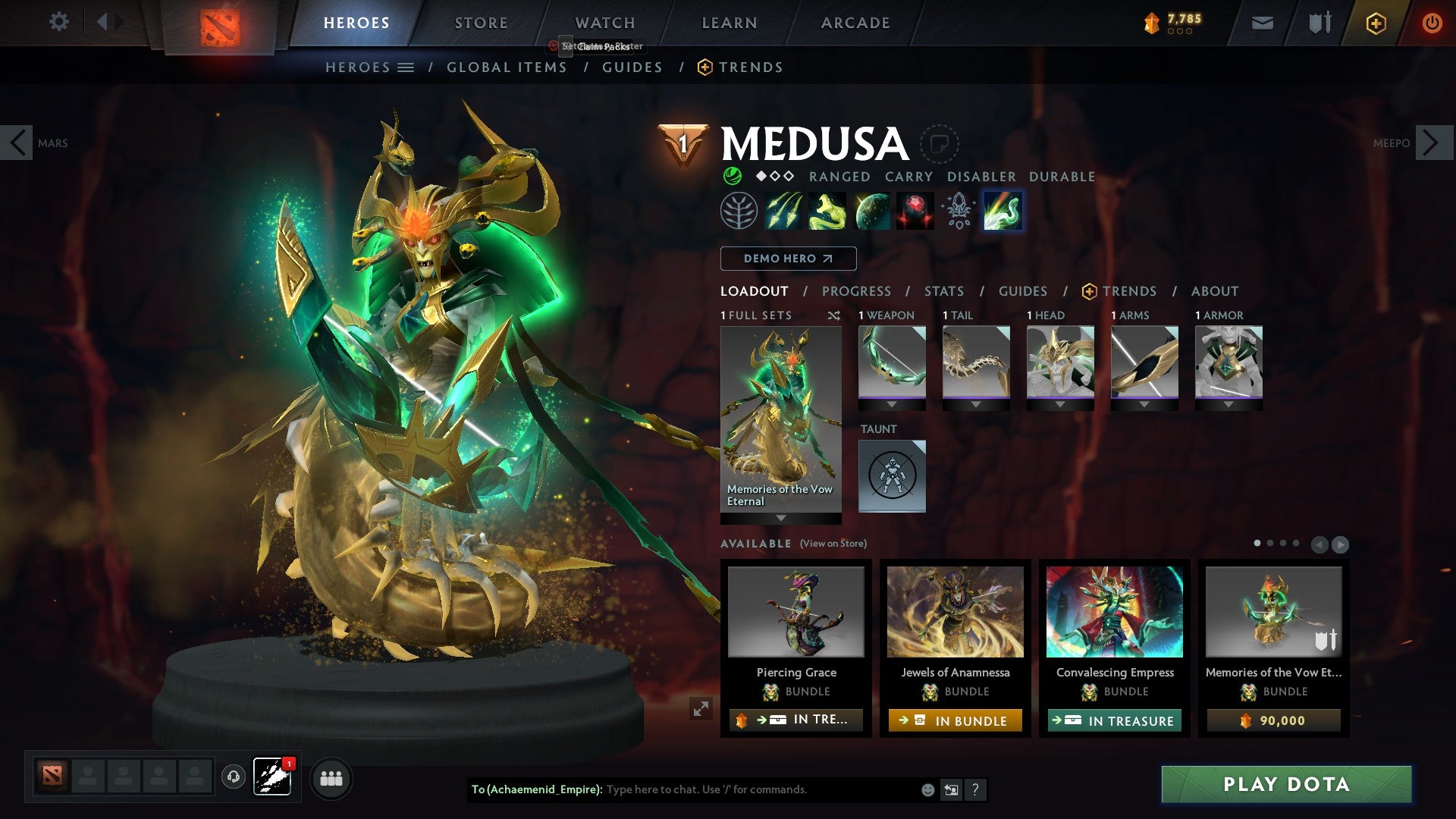1456x819 pixels.
Task: Expand the Memories of the Vow Eternal set
Action: [x=780, y=519]
